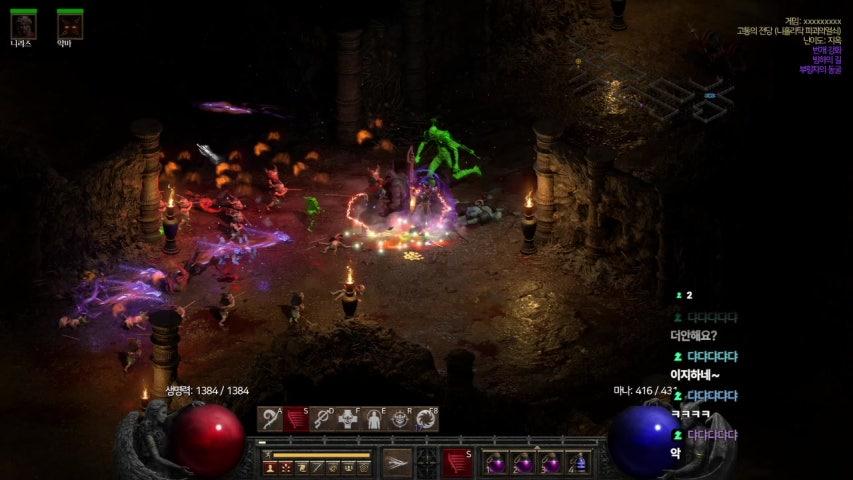
Task: Open the left-click skill selector button
Action: click(x=397, y=462)
